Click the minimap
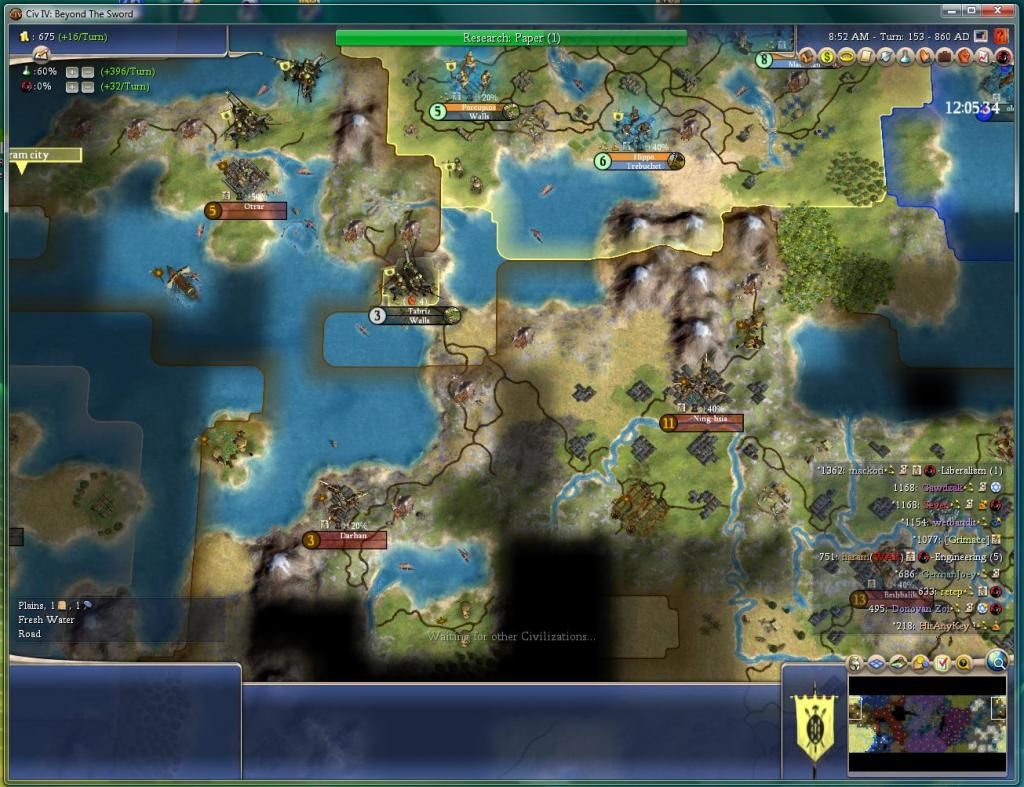Viewport: 1024px width, 787px height. tap(926, 723)
